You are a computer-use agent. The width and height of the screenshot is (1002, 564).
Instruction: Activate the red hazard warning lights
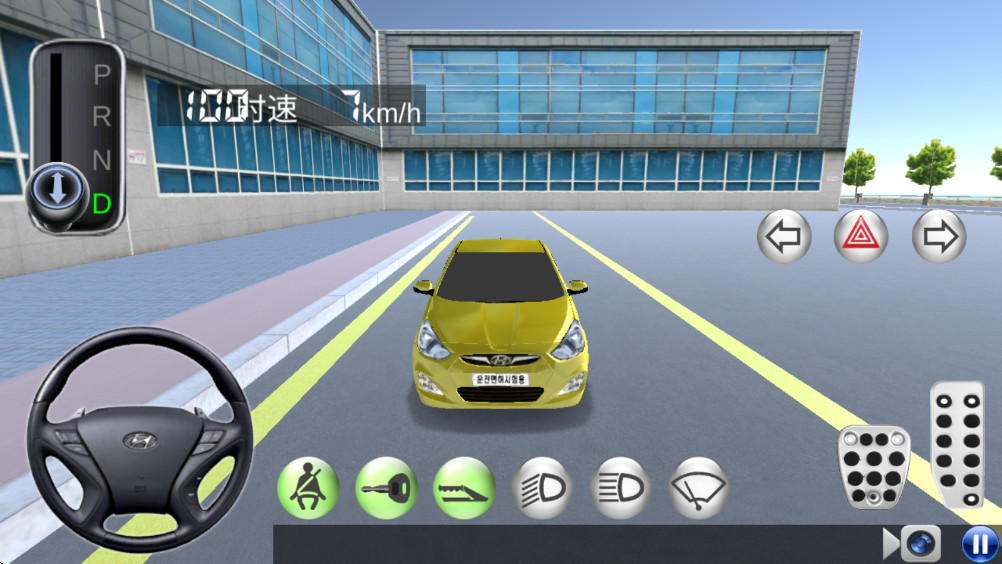(x=861, y=237)
